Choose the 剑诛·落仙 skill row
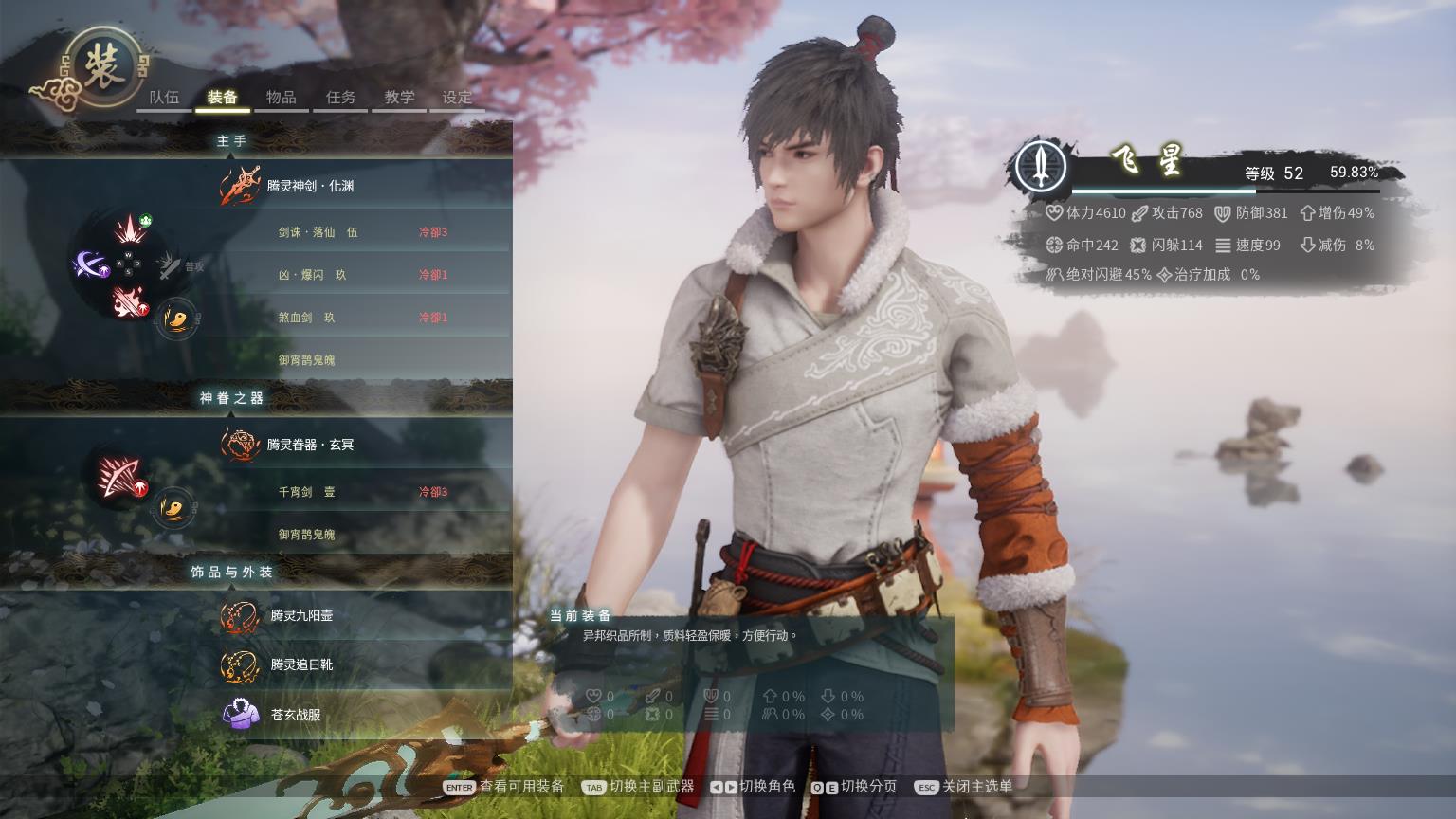Image resolution: width=1456 pixels, height=819 pixels. click(x=318, y=232)
